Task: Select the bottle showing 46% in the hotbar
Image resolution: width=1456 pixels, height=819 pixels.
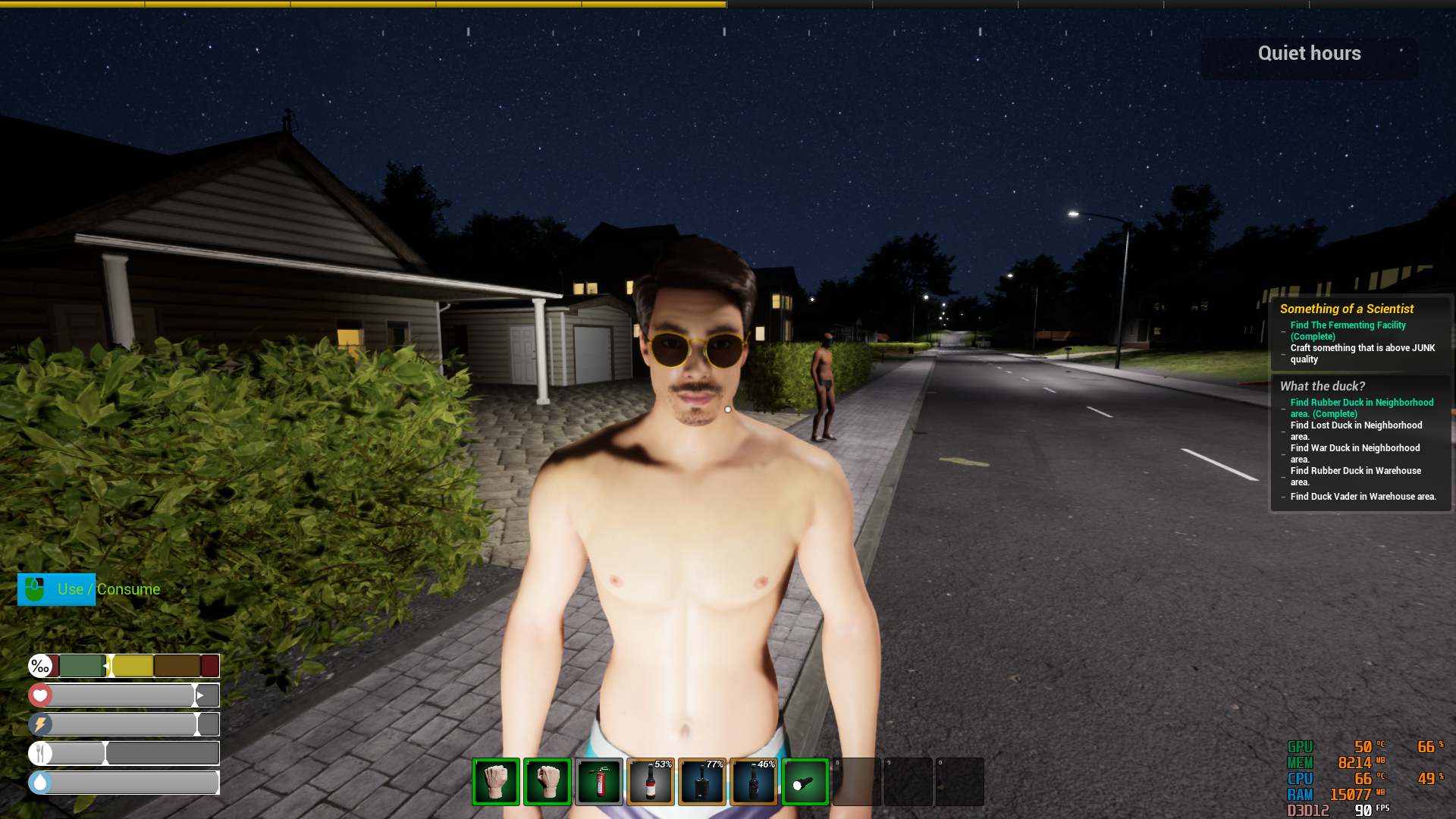Action: 753,781
